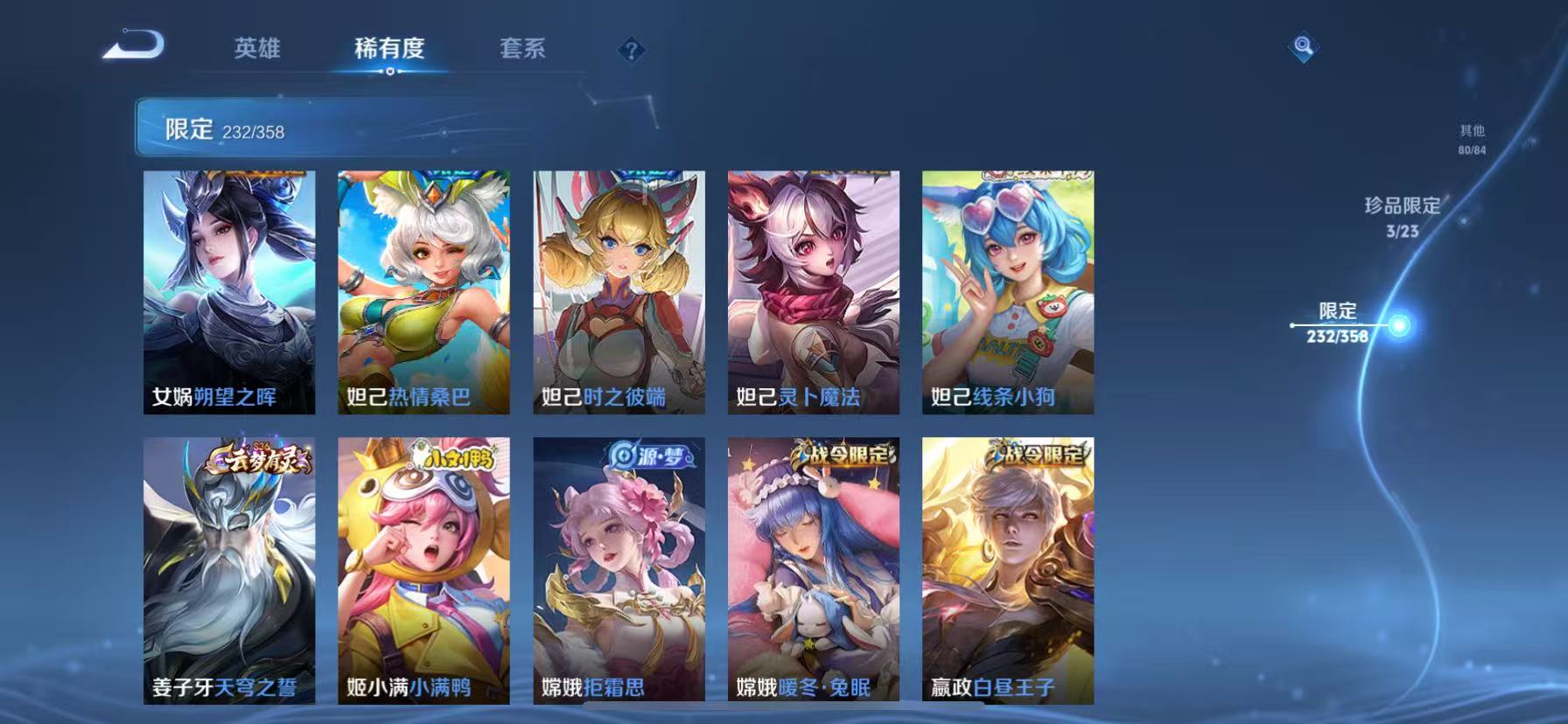Click the glowing node beside 限定 232/358

[1400, 324]
